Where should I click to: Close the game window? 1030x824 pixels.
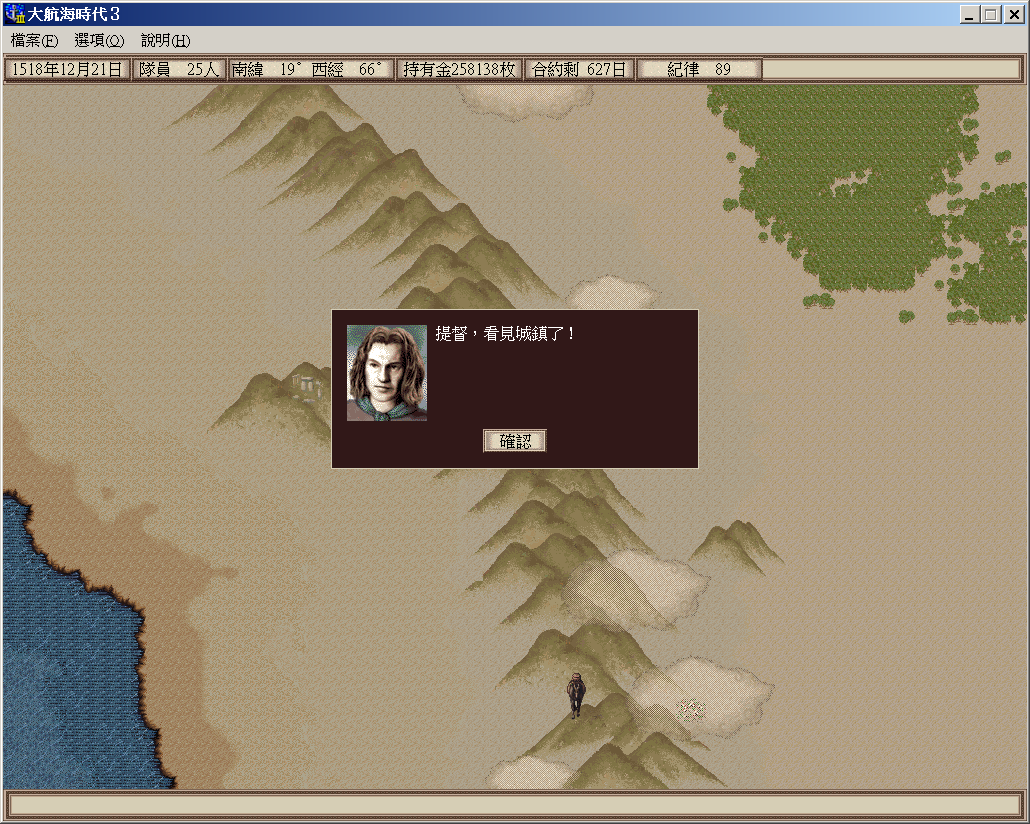(x=1011, y=15)
